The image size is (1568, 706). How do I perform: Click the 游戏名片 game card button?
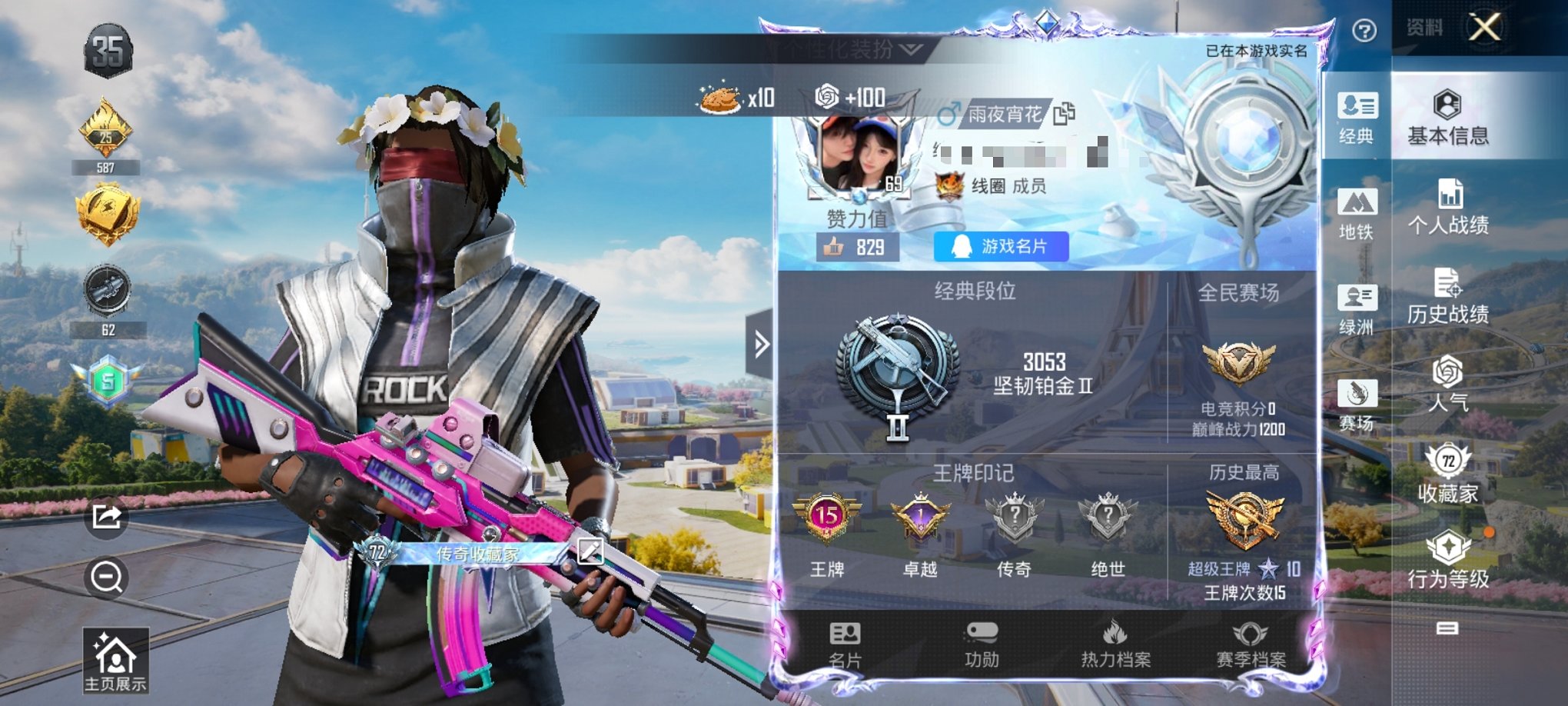[1001, 247]
